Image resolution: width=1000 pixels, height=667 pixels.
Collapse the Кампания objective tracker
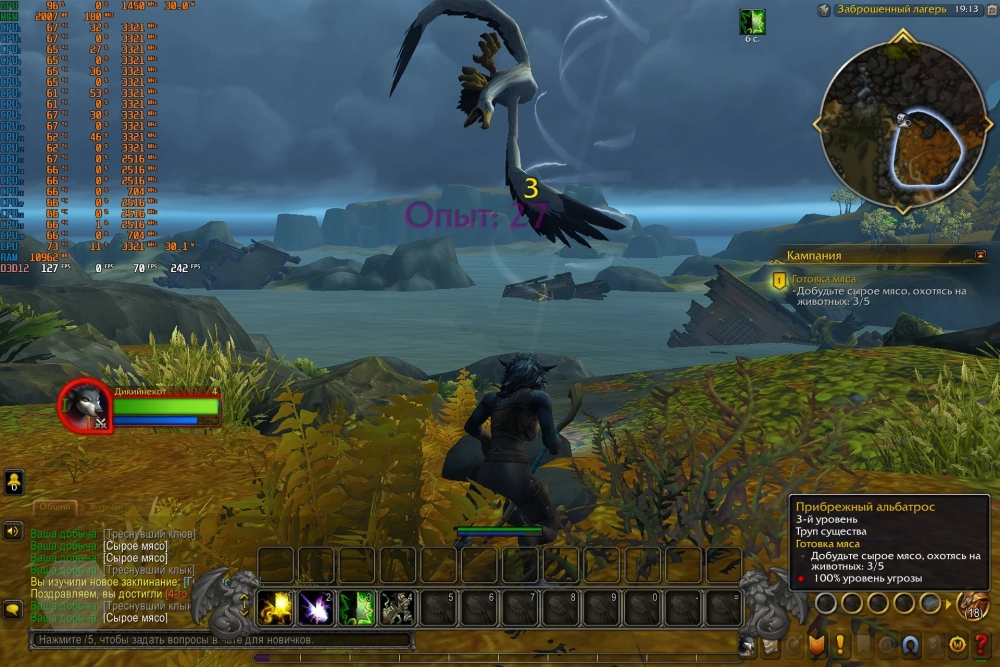[980, 256]
